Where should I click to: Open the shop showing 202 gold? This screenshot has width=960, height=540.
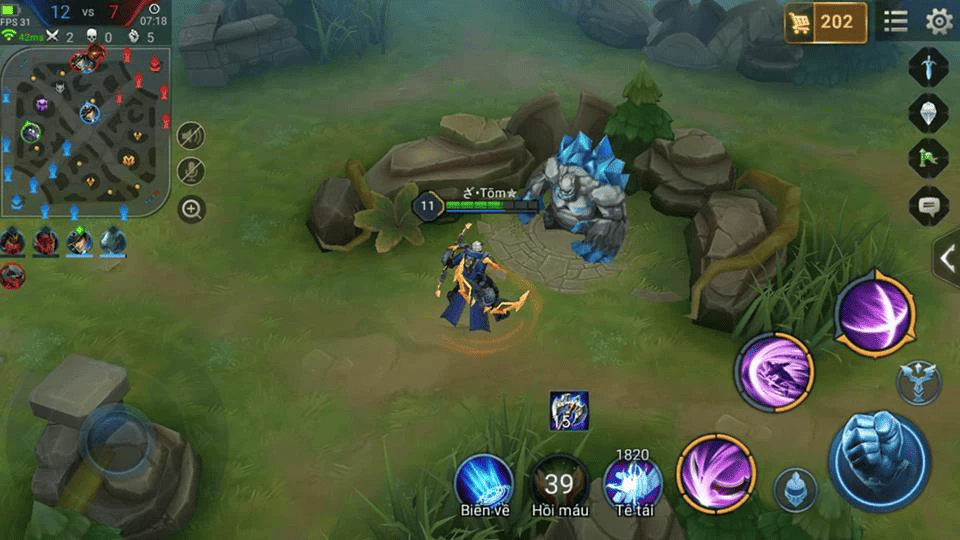tap(825, 22)
